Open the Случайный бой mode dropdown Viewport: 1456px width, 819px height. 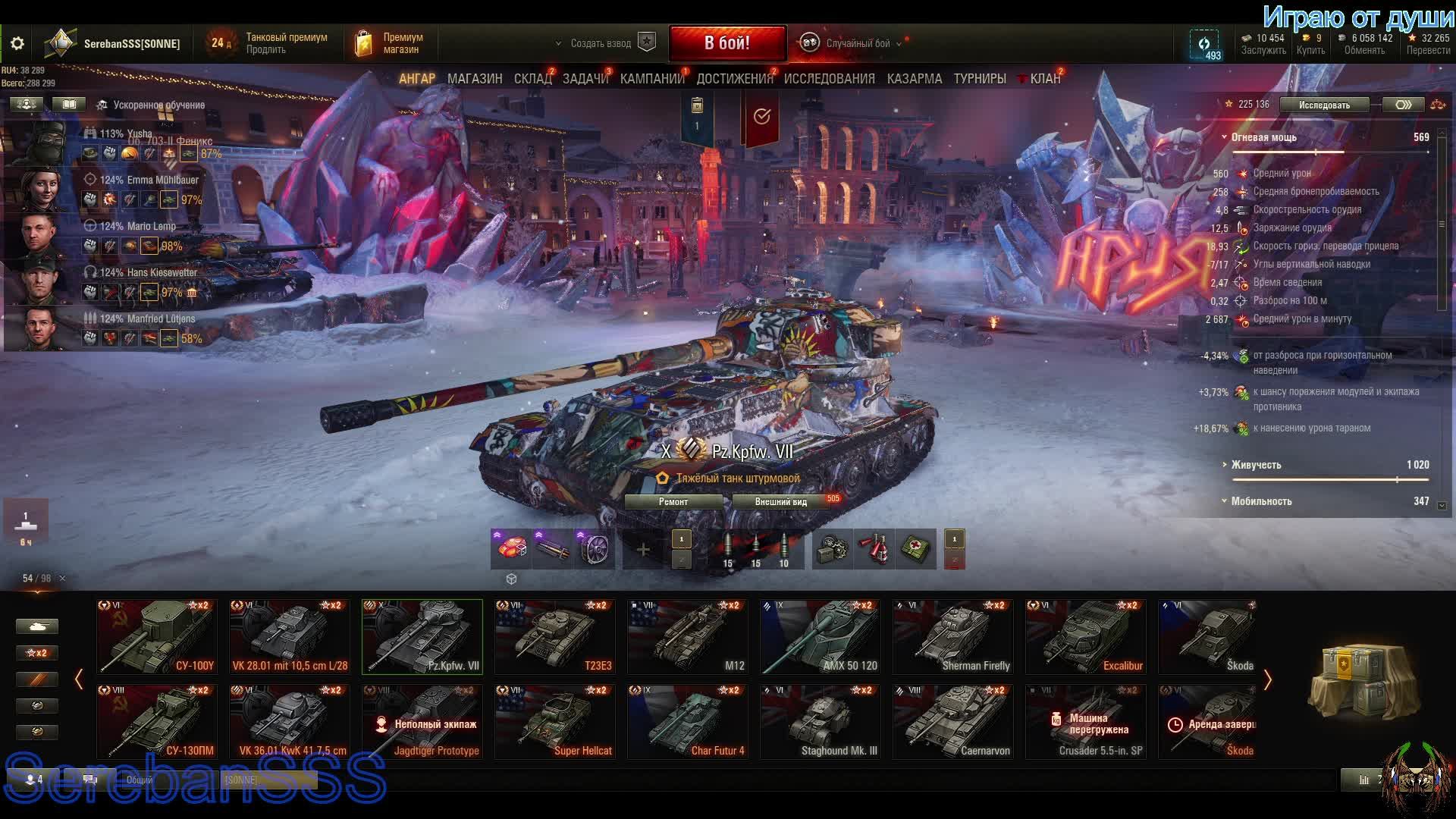(x=857, y=43)
